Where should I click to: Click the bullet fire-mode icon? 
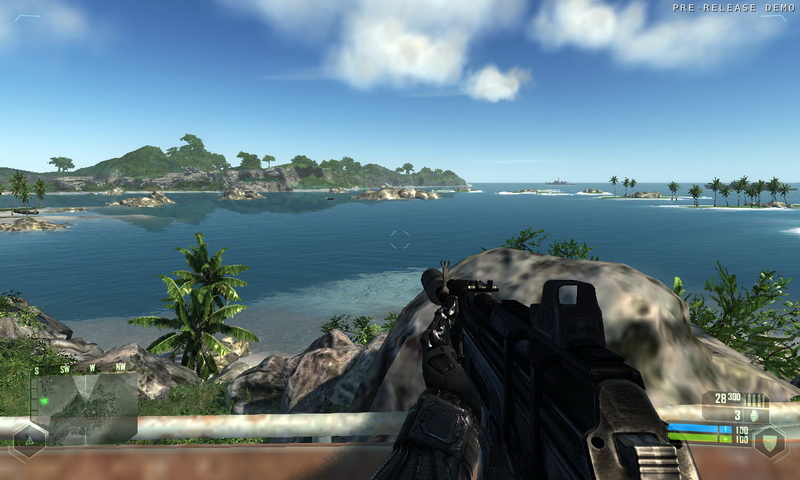click(x=752, y=399)
